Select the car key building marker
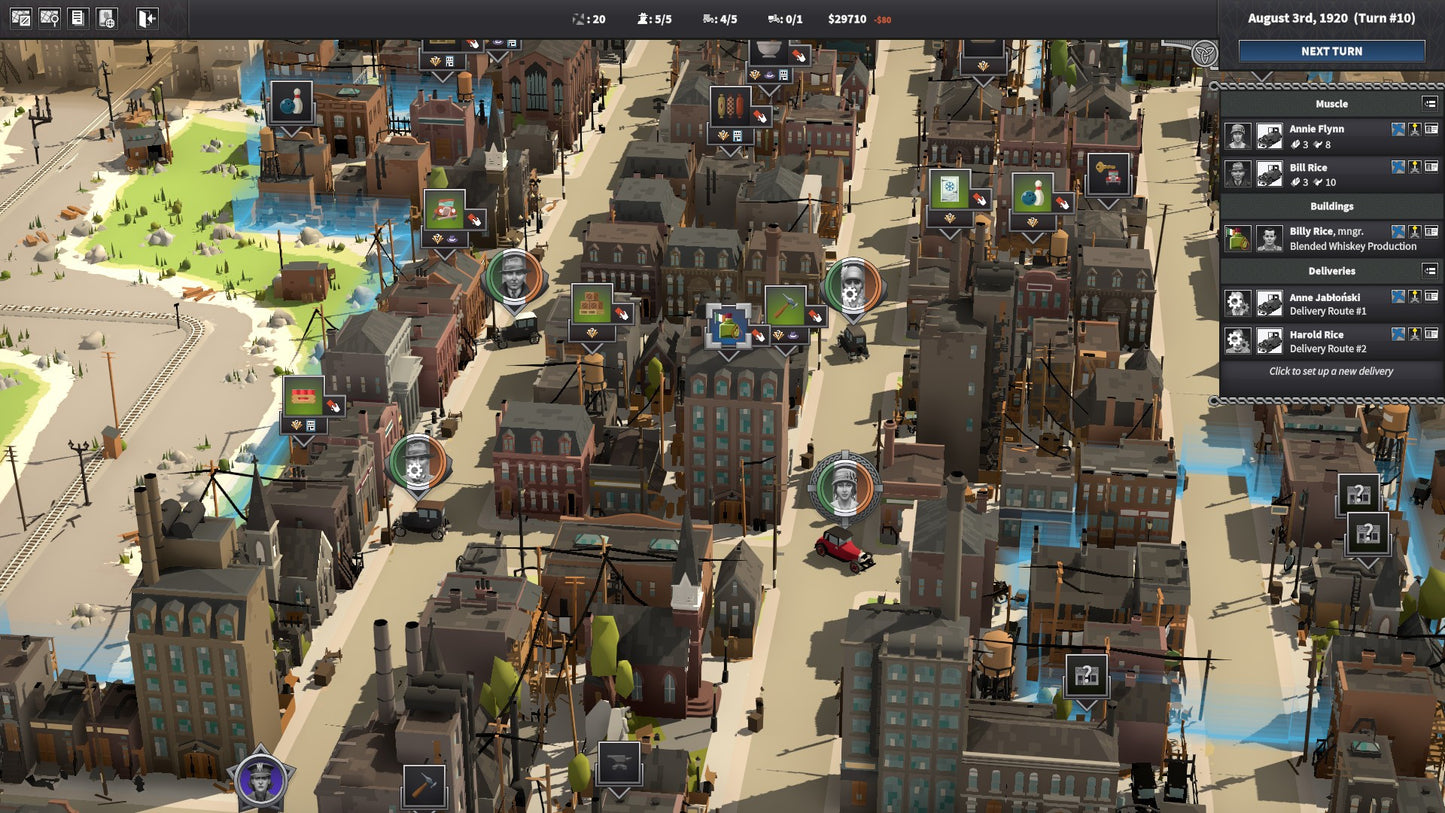 (x=1107, y=174)
